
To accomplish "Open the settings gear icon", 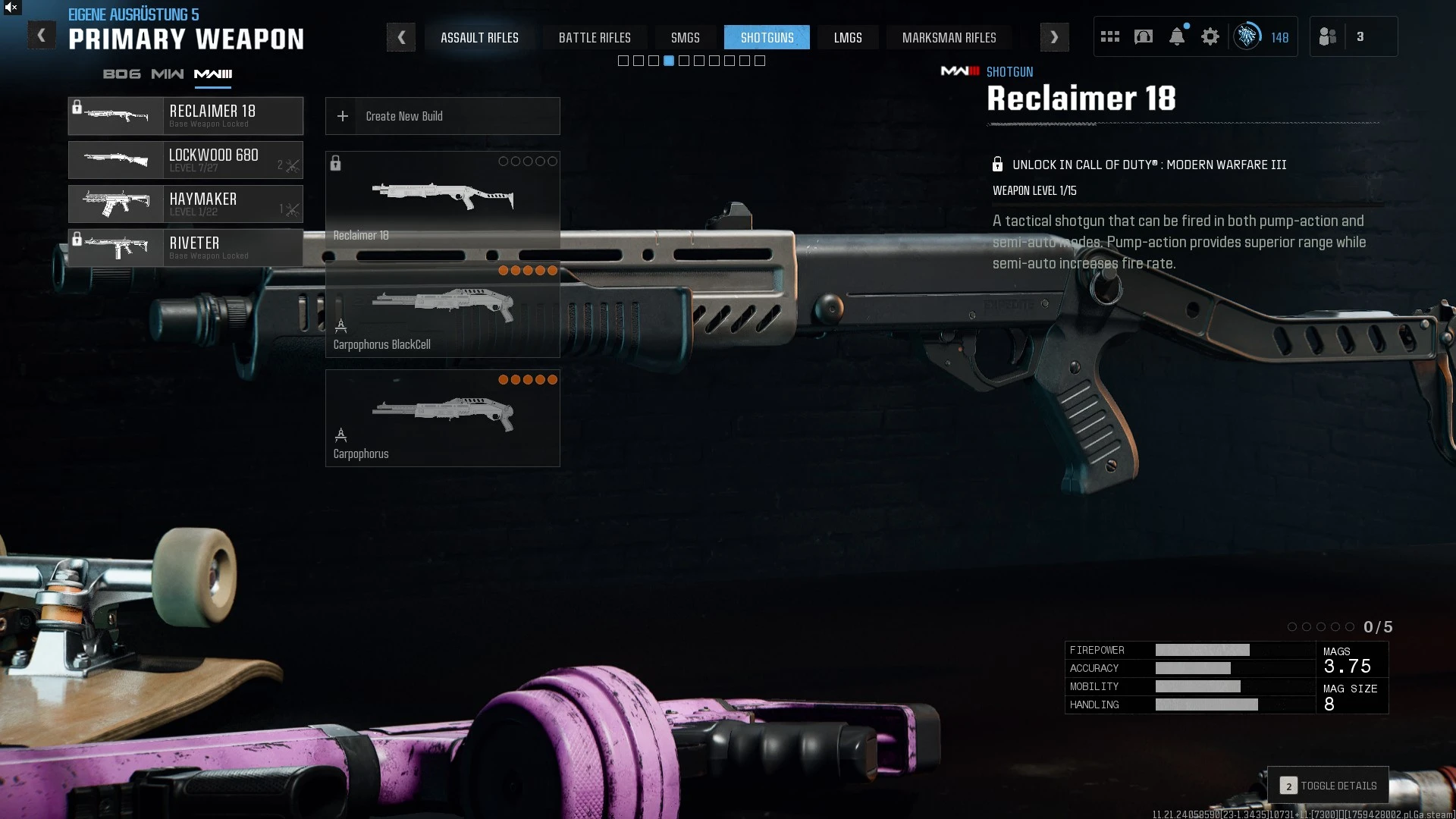I will click(1210, 36).
